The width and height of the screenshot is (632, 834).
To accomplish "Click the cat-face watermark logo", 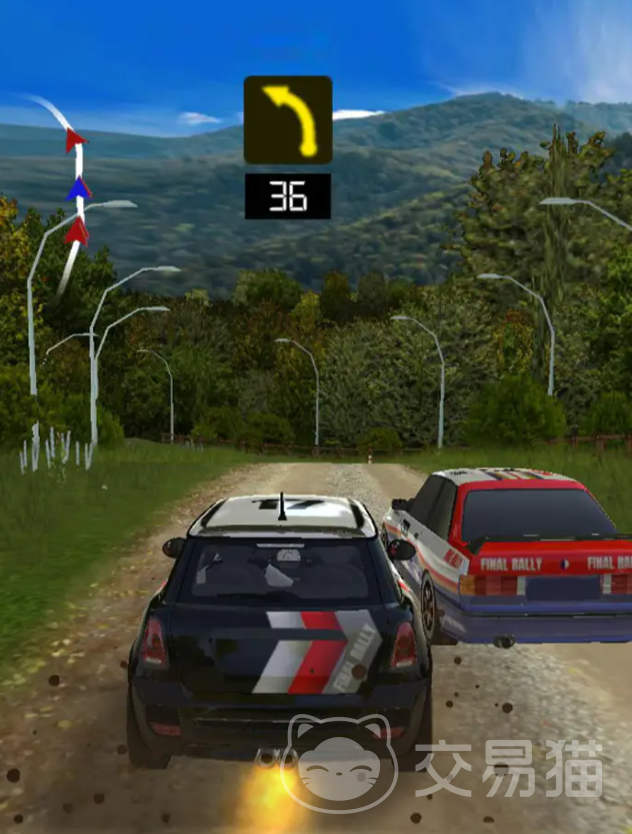I will (x=340, y=765).
